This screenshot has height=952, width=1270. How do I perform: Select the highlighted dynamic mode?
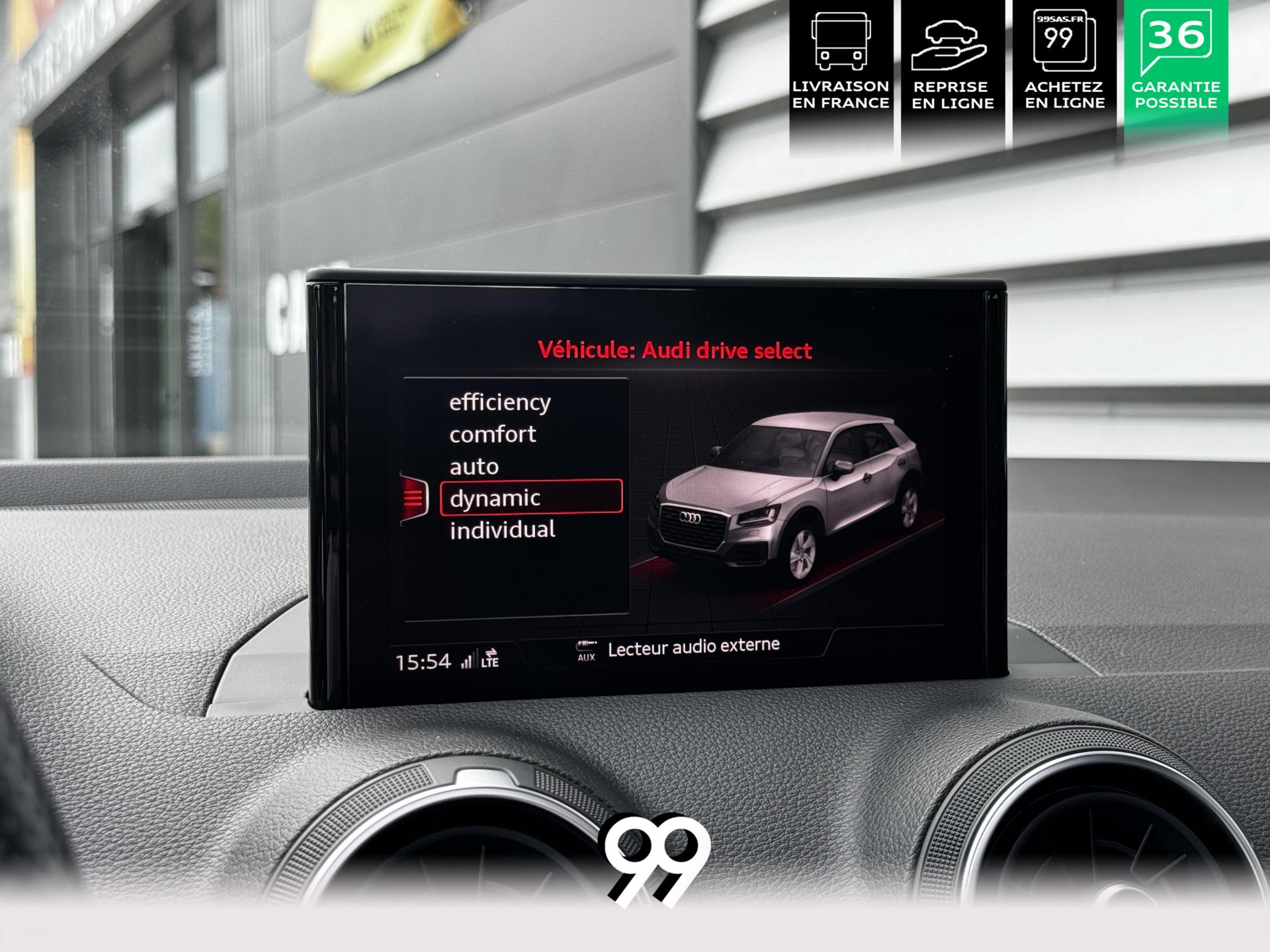coord(530,498)
